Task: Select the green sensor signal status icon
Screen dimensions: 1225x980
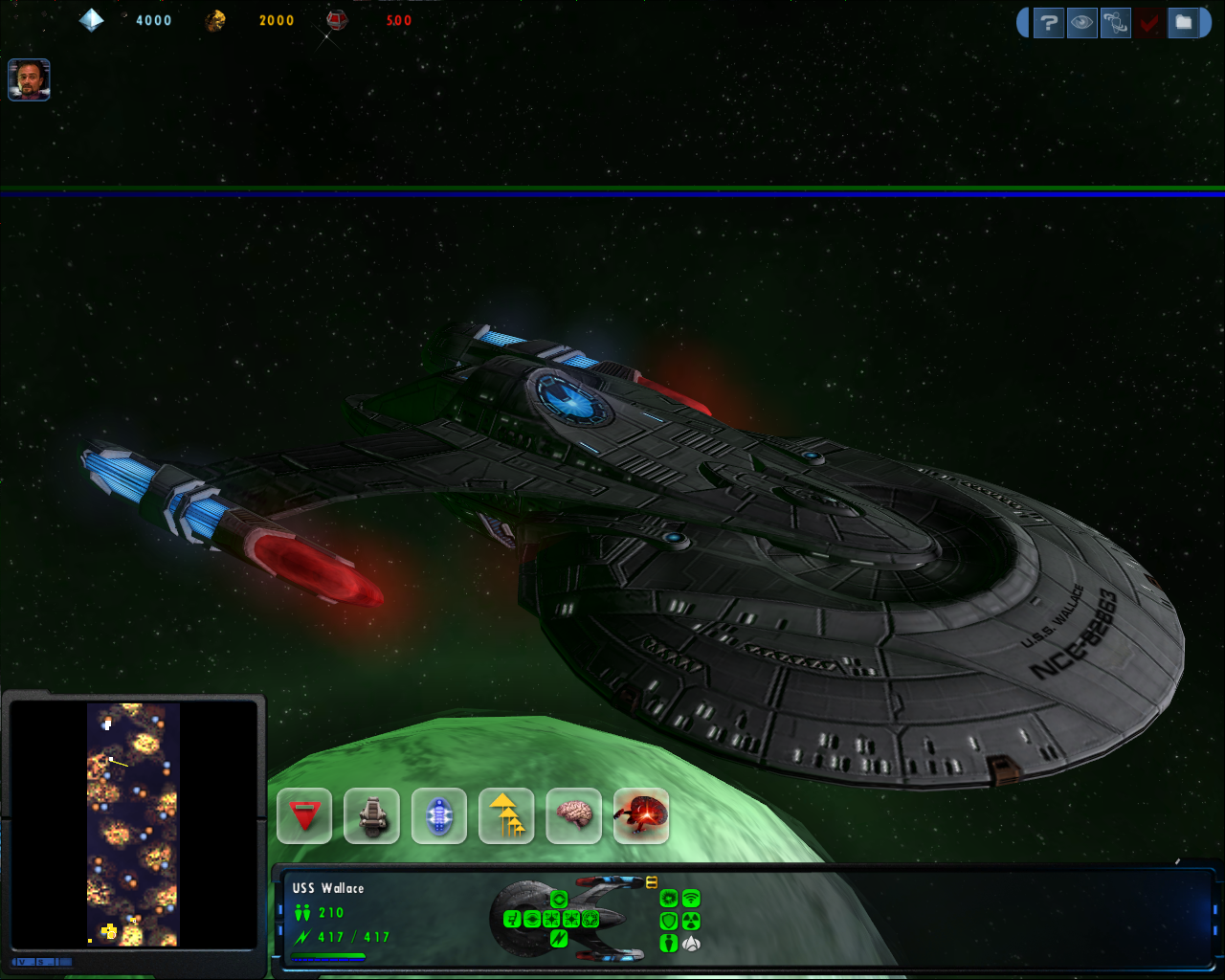Action: [691, 898]
